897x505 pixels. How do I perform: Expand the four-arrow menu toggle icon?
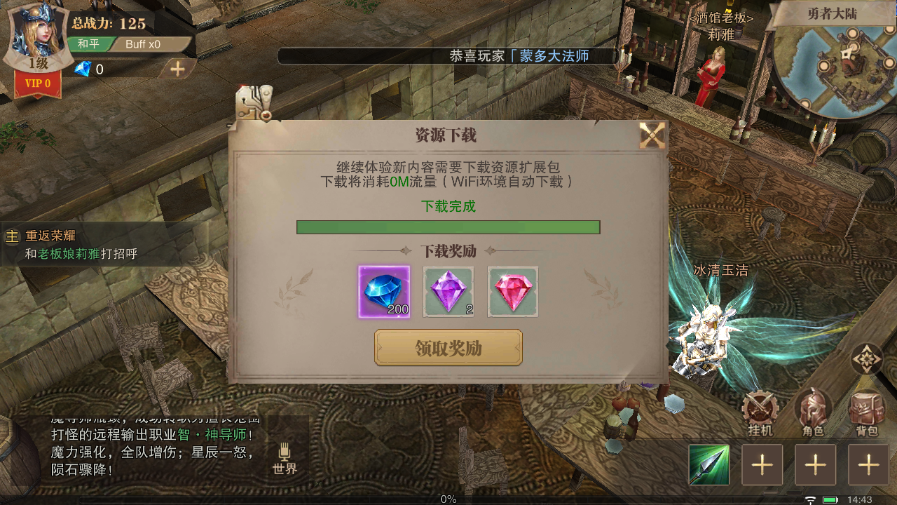866,358
